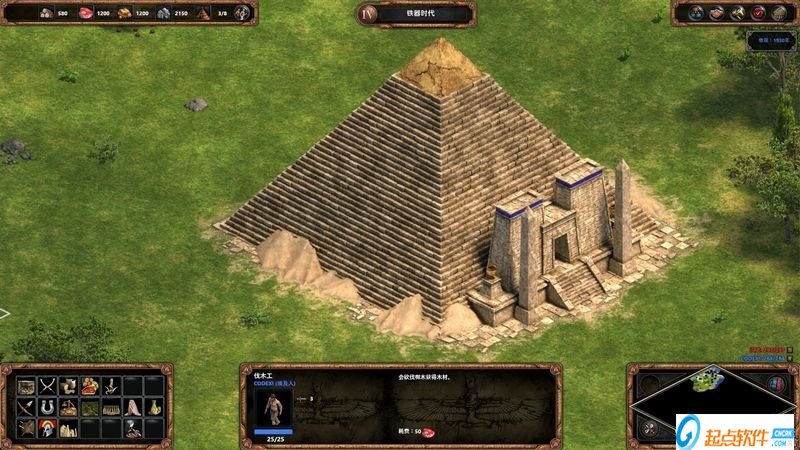Click the island on the minimap
800x450 pixels.
pos(707,380)
